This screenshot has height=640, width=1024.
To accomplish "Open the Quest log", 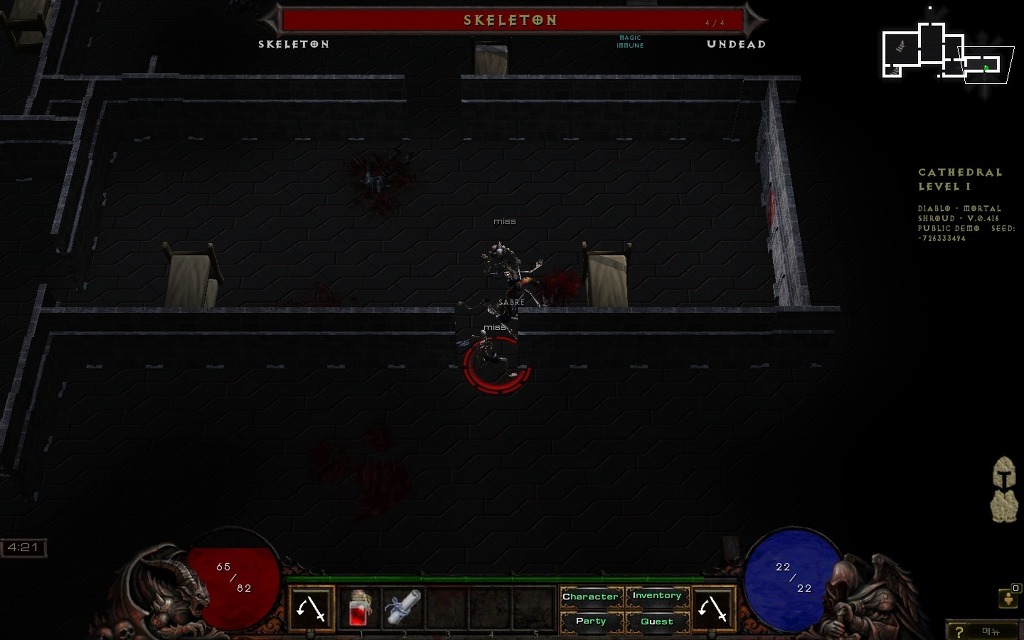I will [656, 621].
